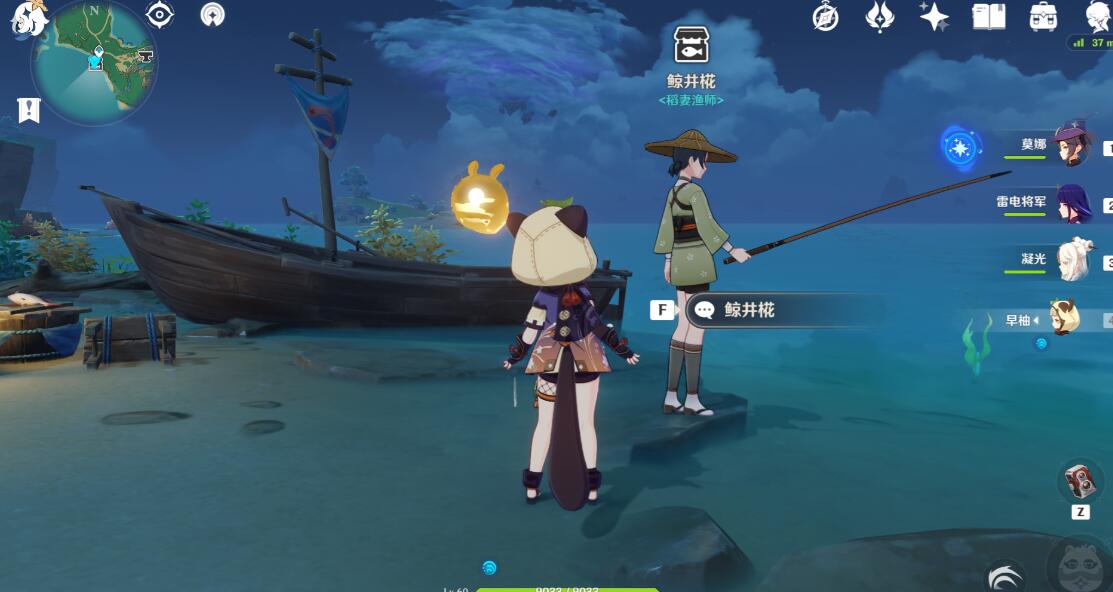Open the Wish winged-star icon
This screenshot has width=1113, height=592.
click(x=879, y=16)
